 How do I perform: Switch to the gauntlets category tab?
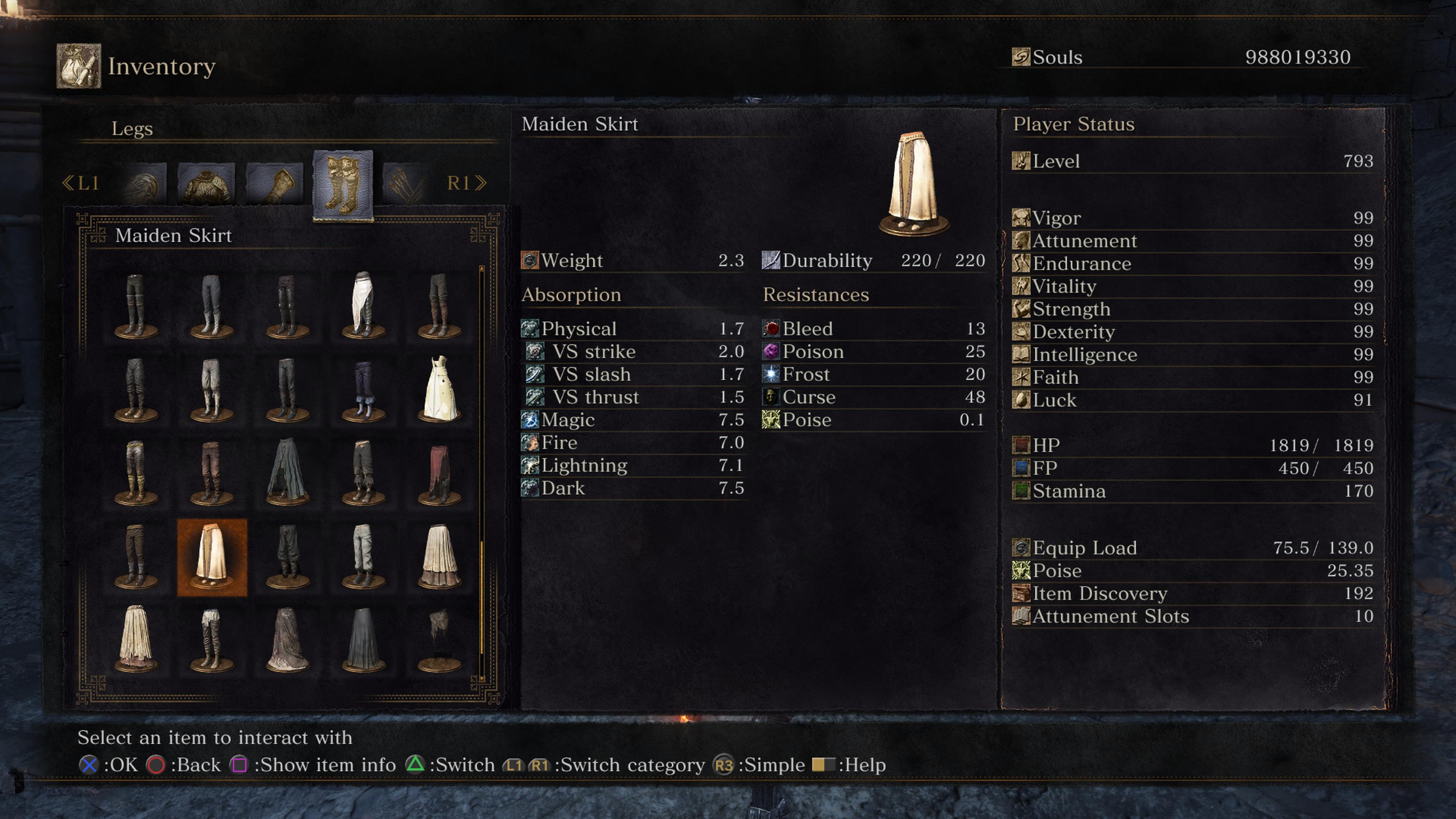pyautogui.click(x=275, y=184)
